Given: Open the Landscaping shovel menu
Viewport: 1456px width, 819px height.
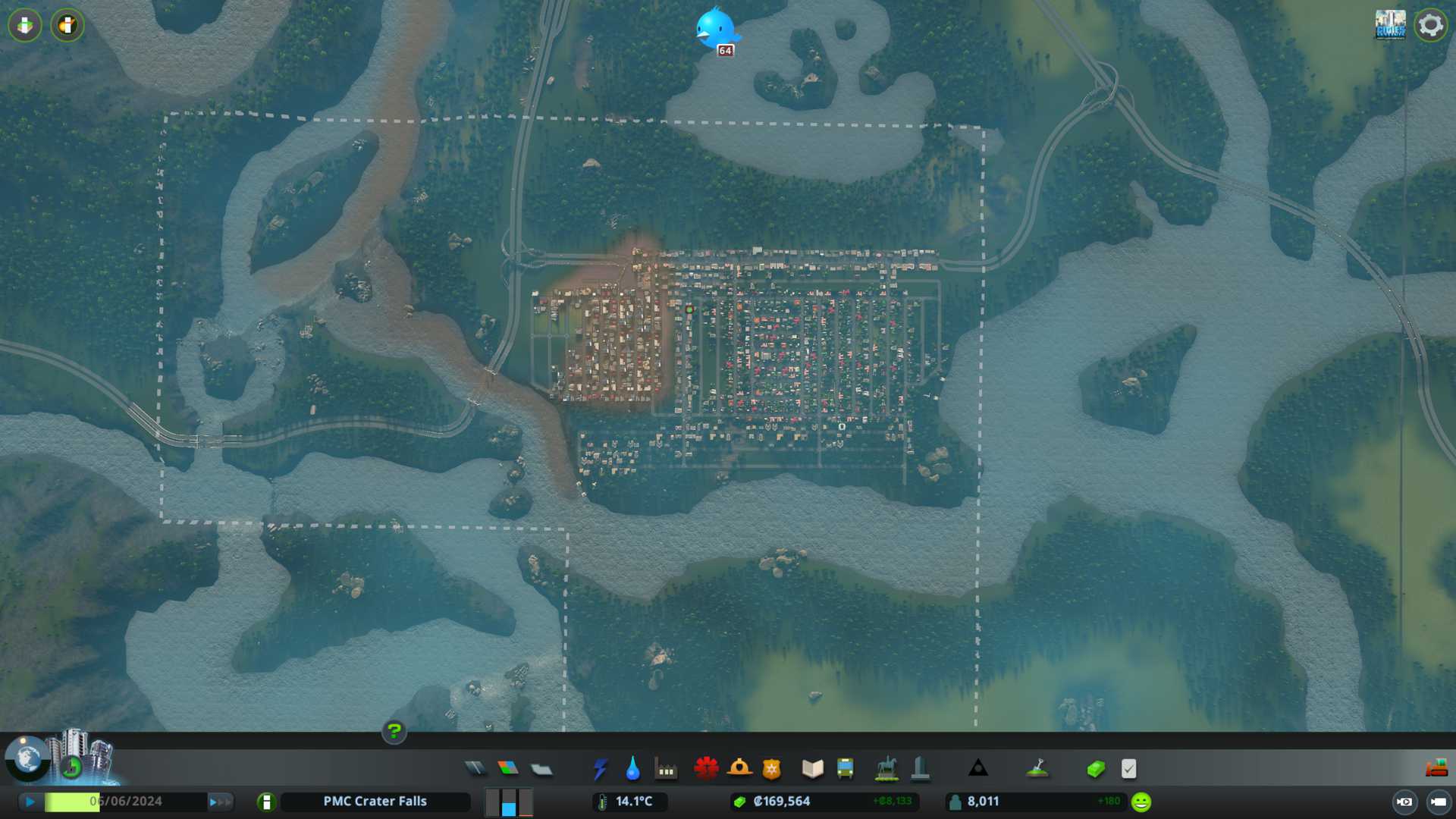Looking at the screenshot, I should click(1037, 769).
